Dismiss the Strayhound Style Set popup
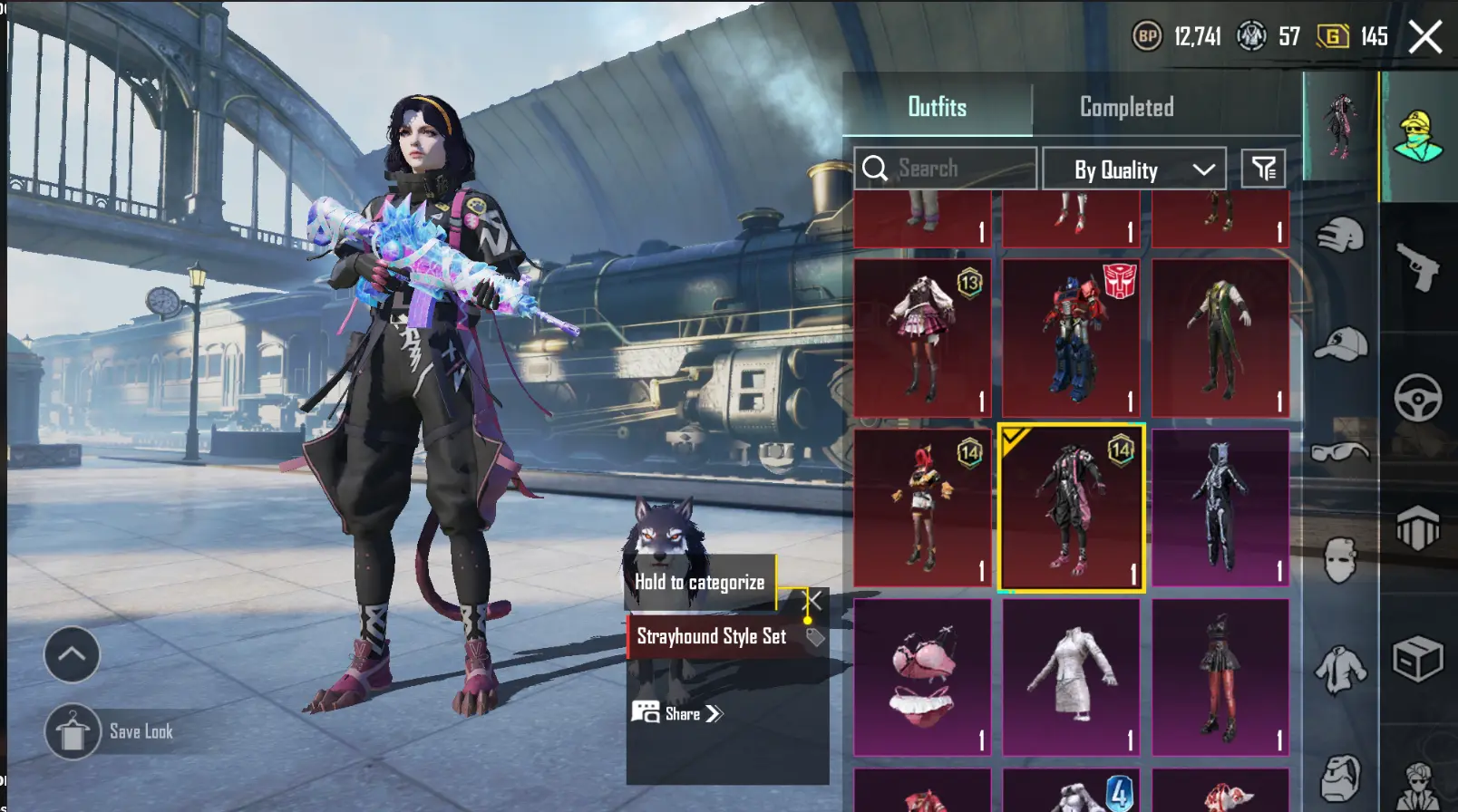Image resolution: width=1458 pixels, height=812 pixels. [814, 600]
